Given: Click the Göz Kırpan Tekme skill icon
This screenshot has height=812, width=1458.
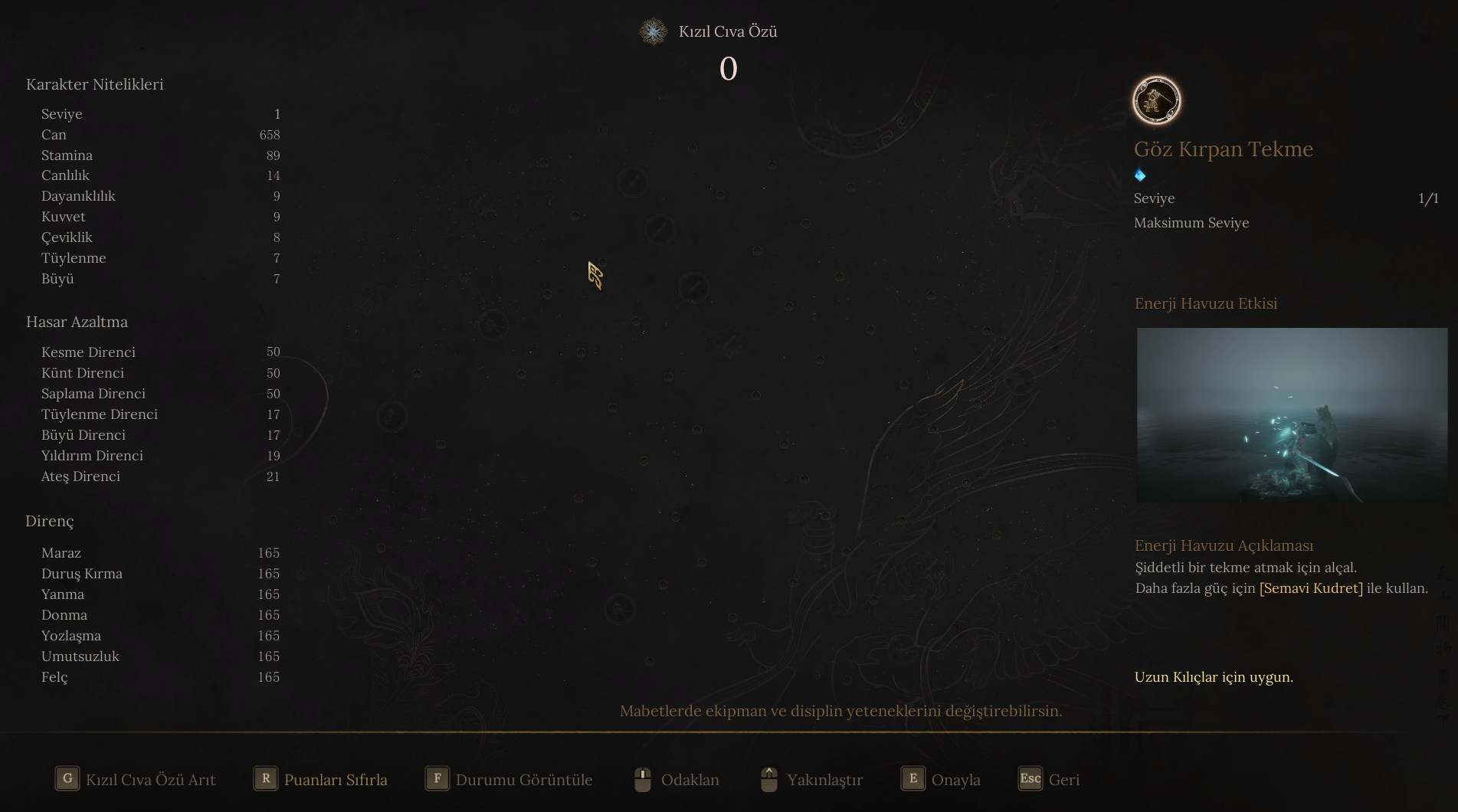Looking at the screenshot, I should pyautogui.click(x=1156, y=100).
